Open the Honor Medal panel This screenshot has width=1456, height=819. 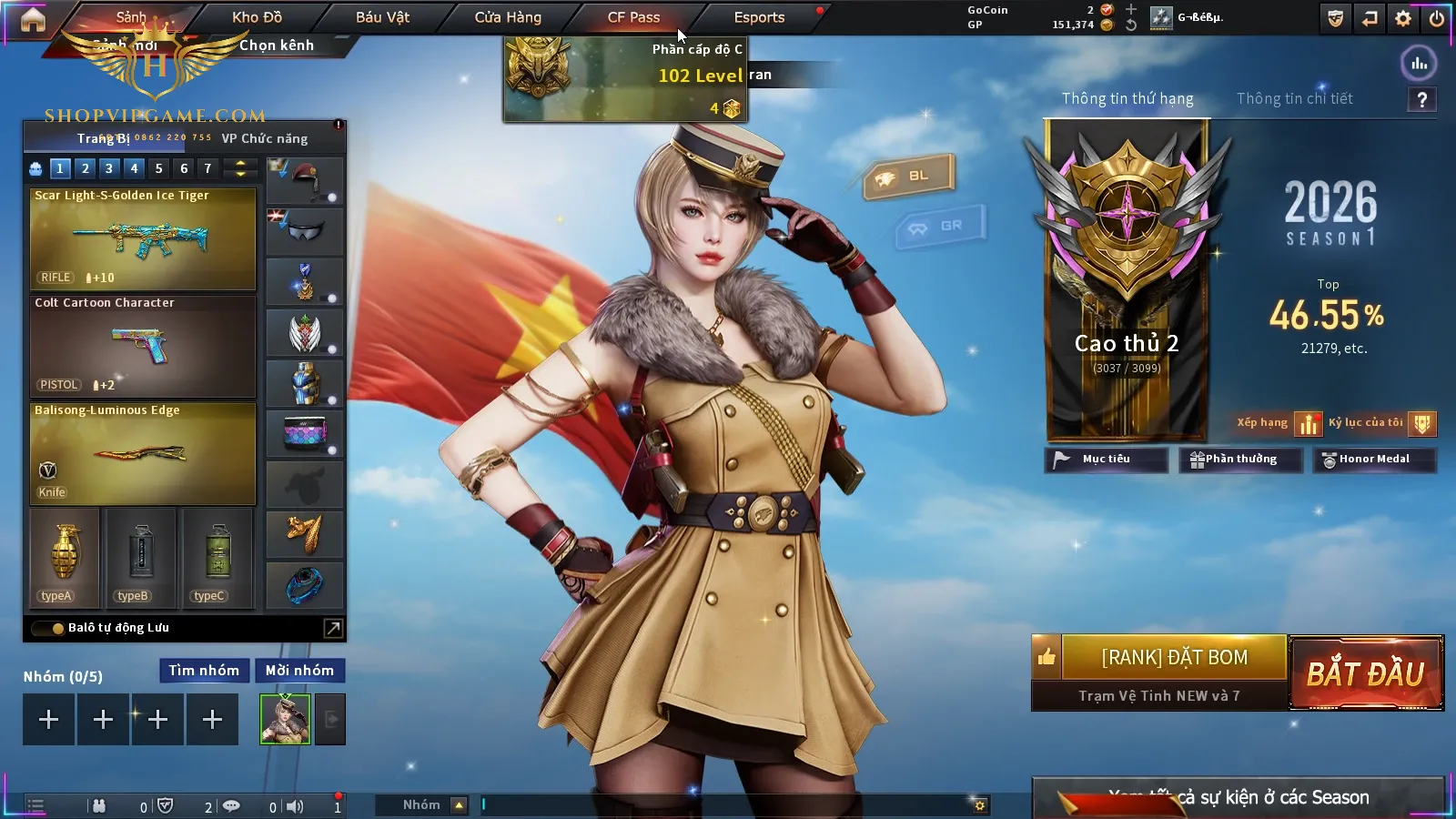[1374, 460]
